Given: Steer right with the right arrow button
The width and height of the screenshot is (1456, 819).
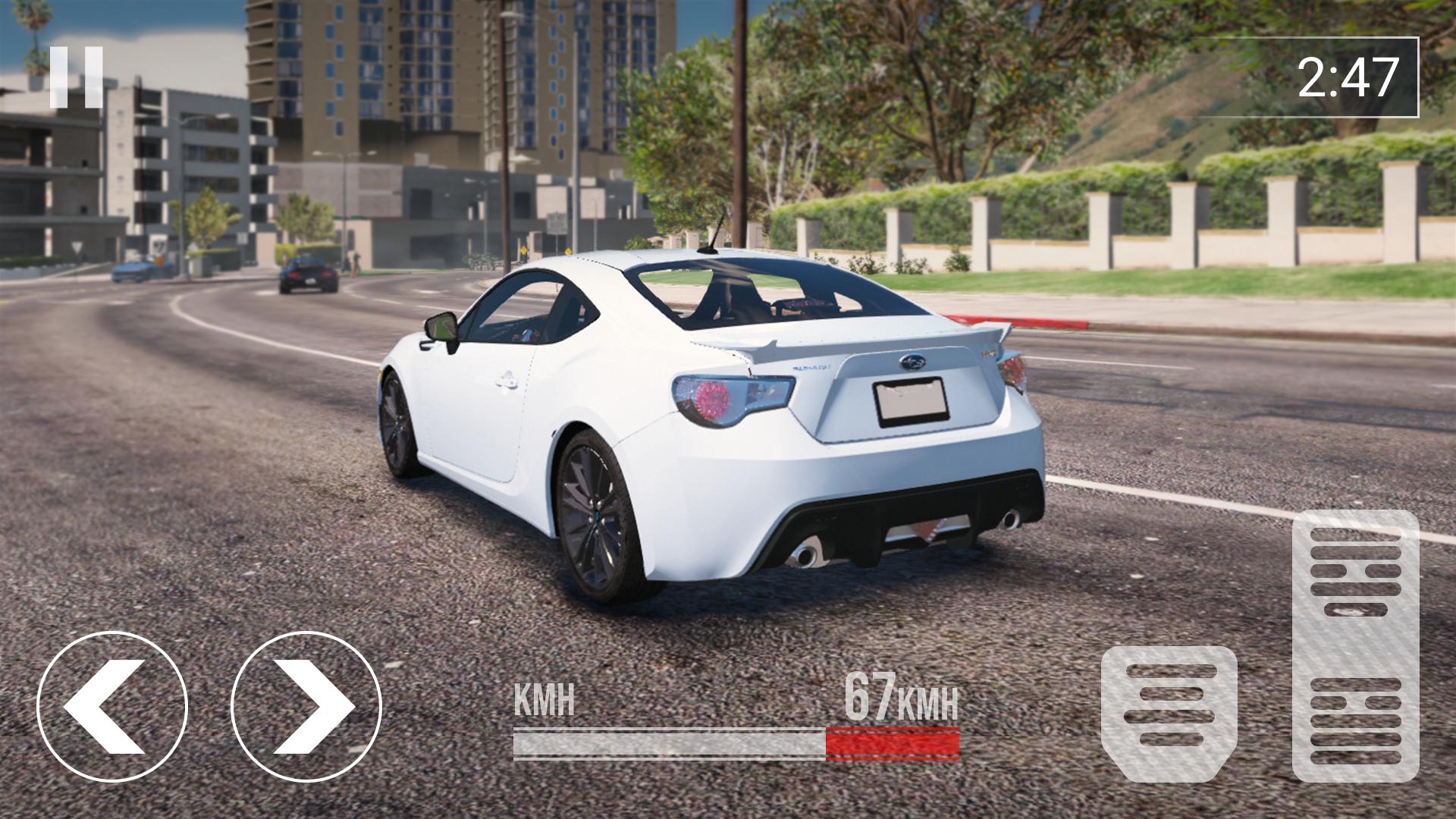Looking at the screenshot, I should (x=306, y=707).
